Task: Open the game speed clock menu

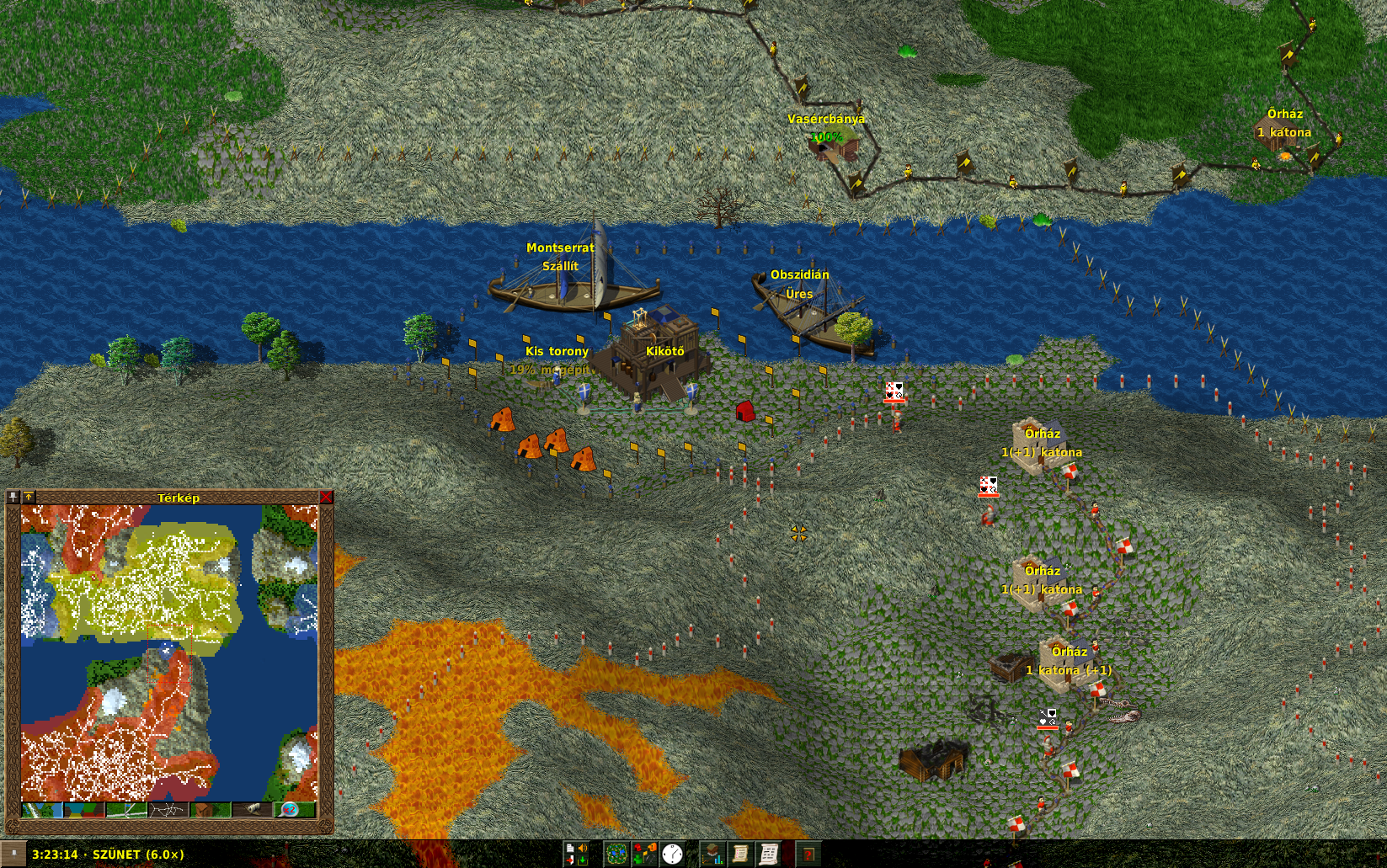Action: point(672,854)
